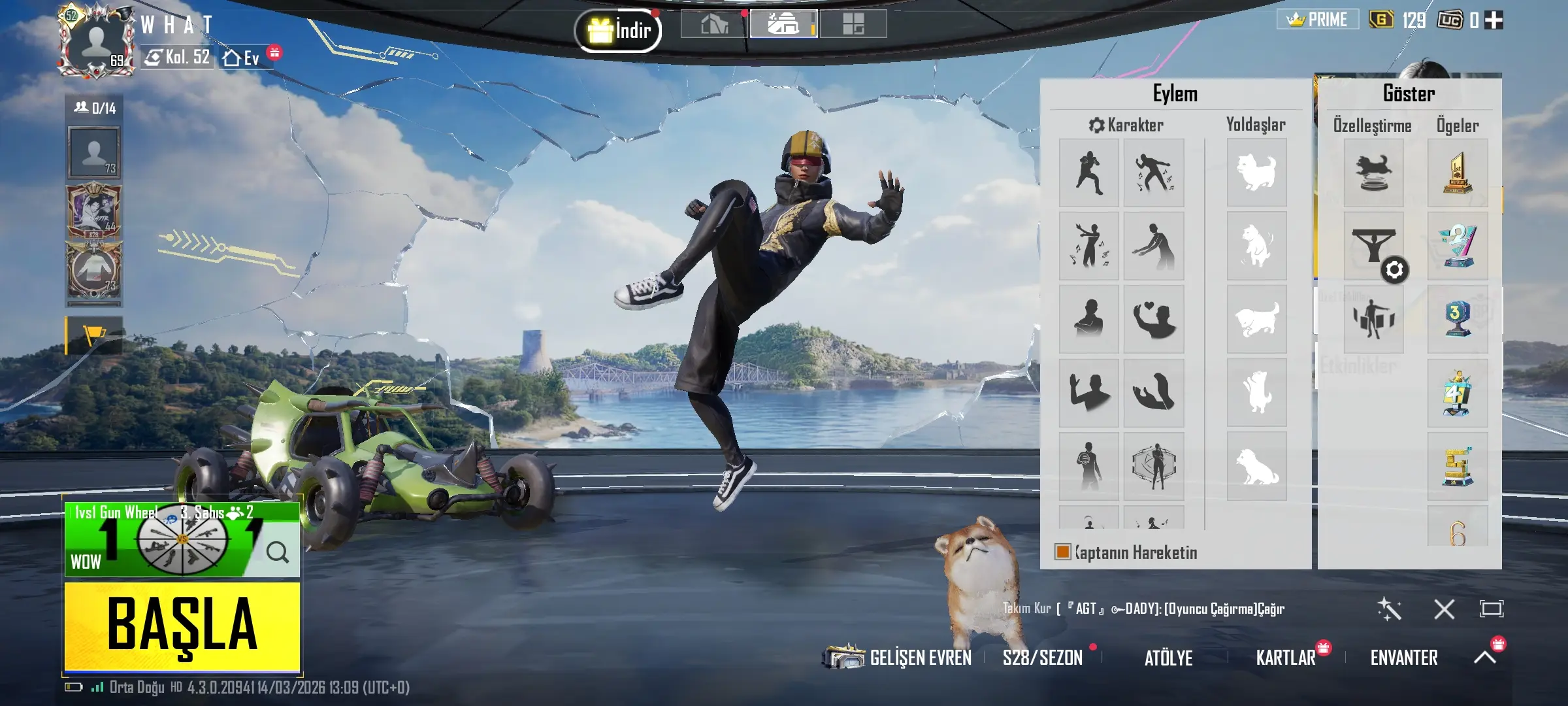Toggle the Kaptanın Hareketin checkbox
Image resolution: width=1568 pixels, height=706 pixels.
click(x=1063, y=552)
